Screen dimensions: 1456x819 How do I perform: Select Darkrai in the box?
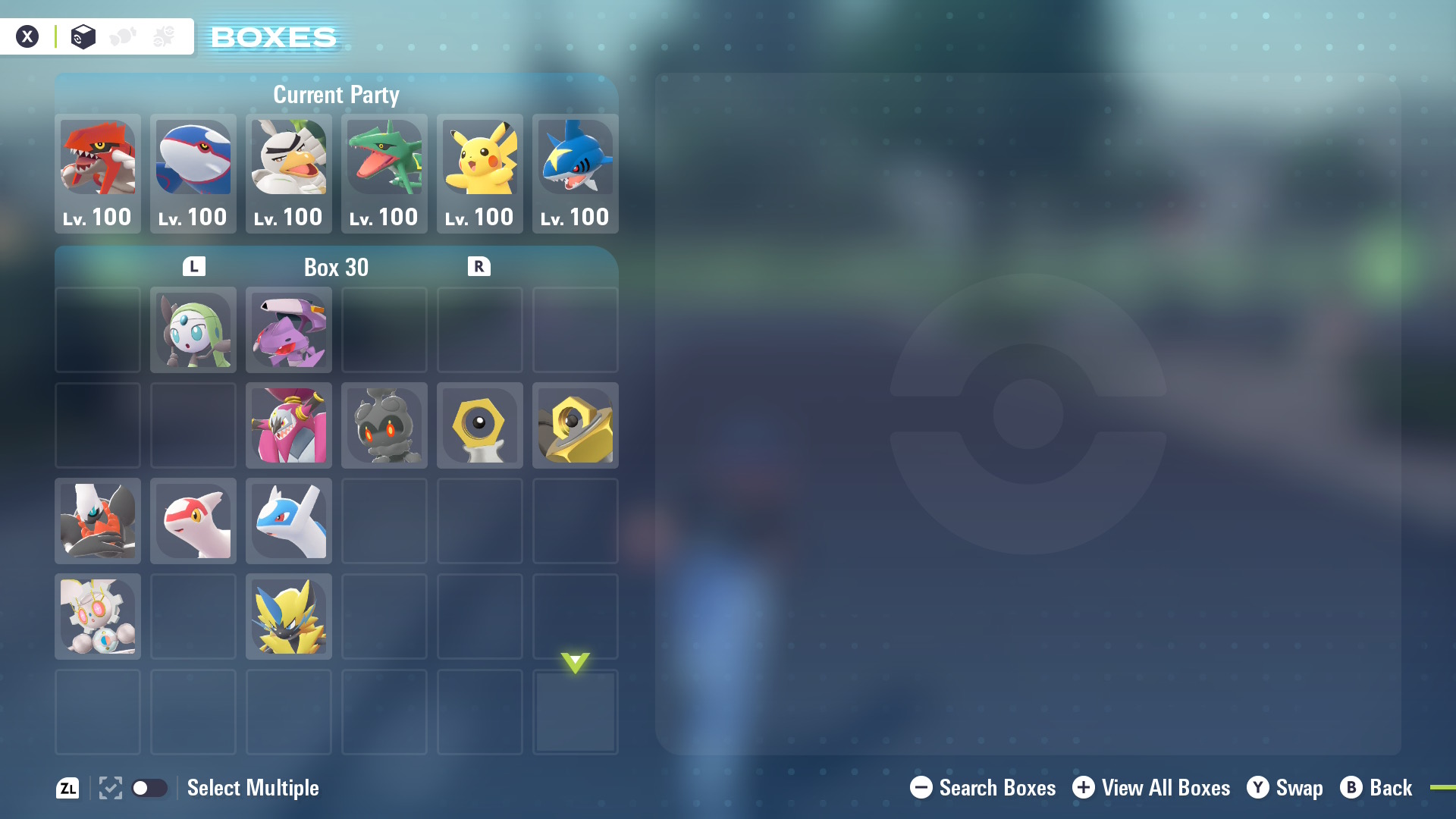pyautogui.click(x=98, y=521)
